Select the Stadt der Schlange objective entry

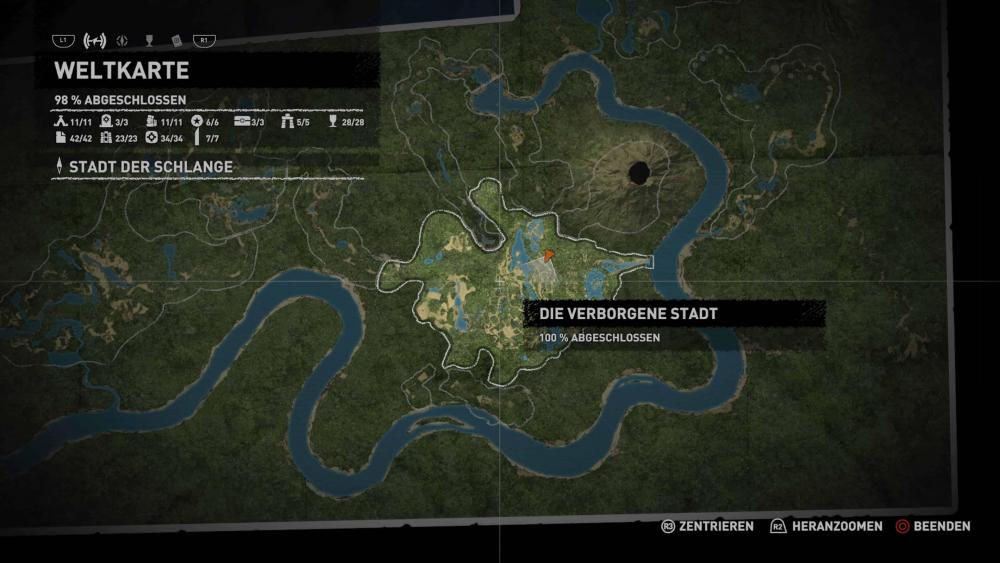click(x=151, y=166)
